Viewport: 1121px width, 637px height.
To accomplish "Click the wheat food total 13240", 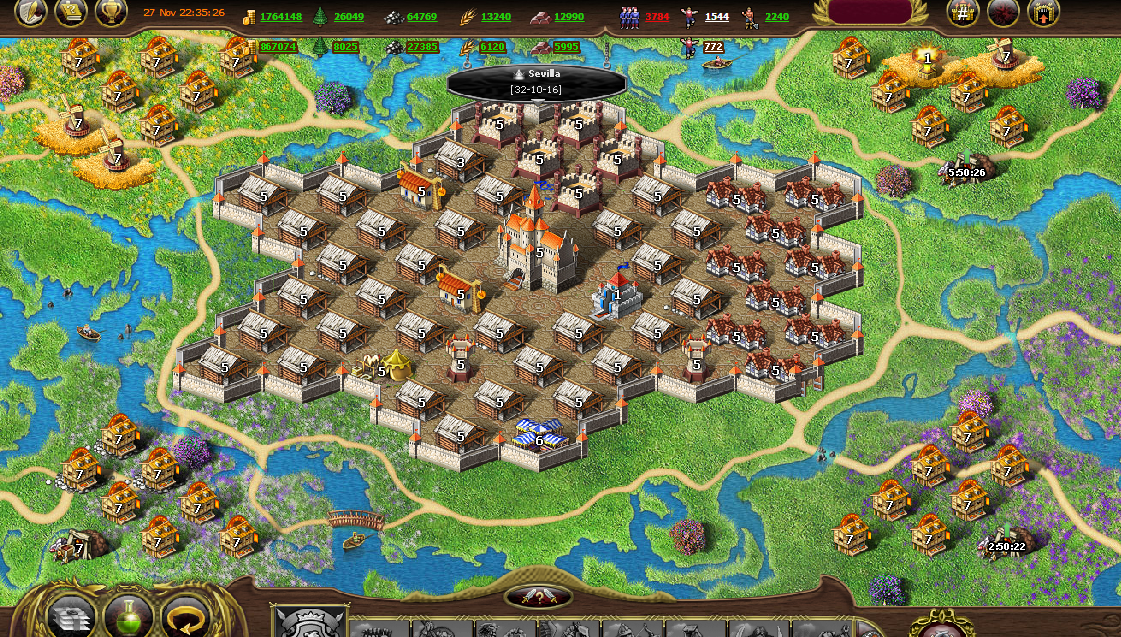I will pos(495,17).
